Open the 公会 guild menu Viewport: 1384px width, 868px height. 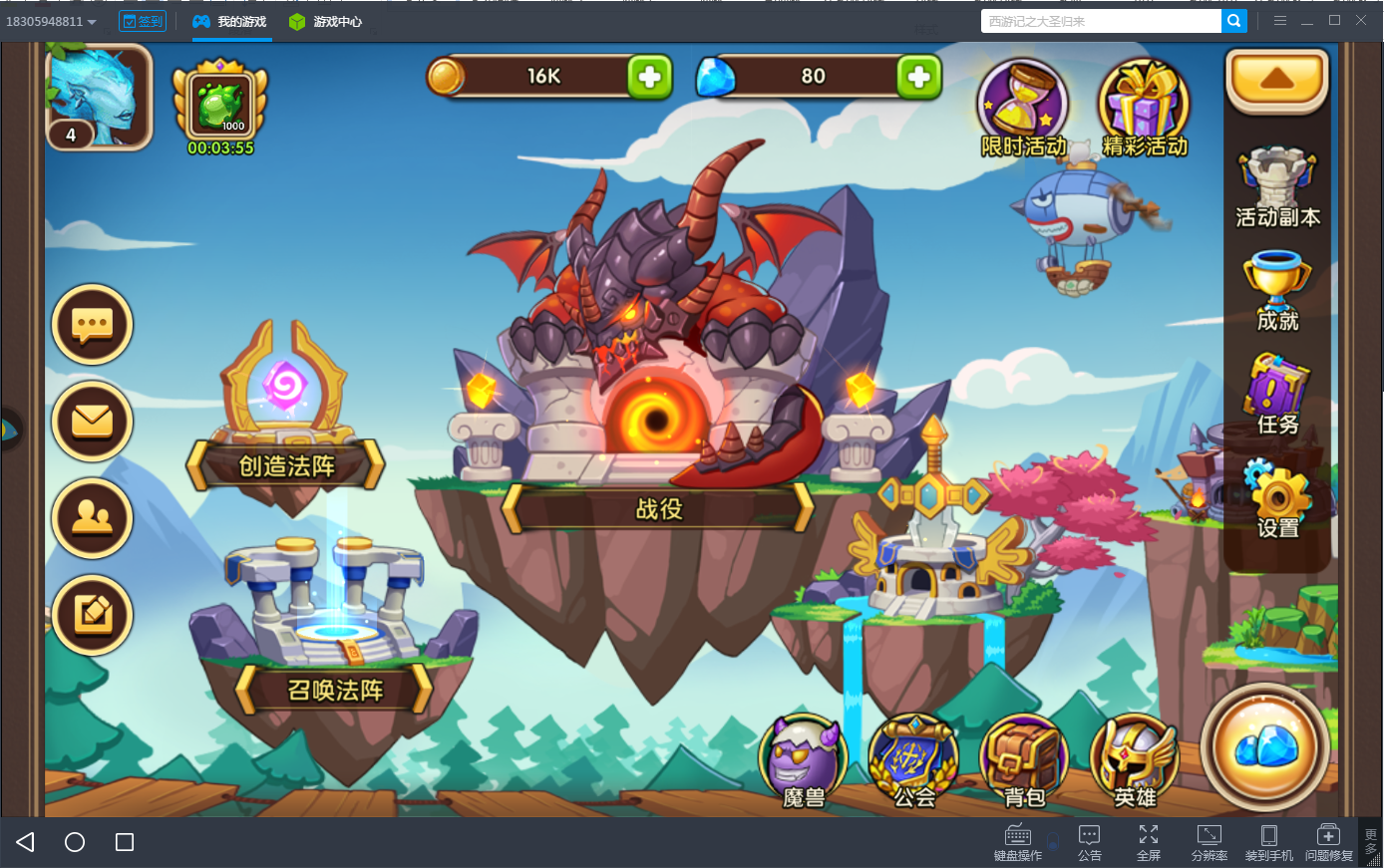913,762
